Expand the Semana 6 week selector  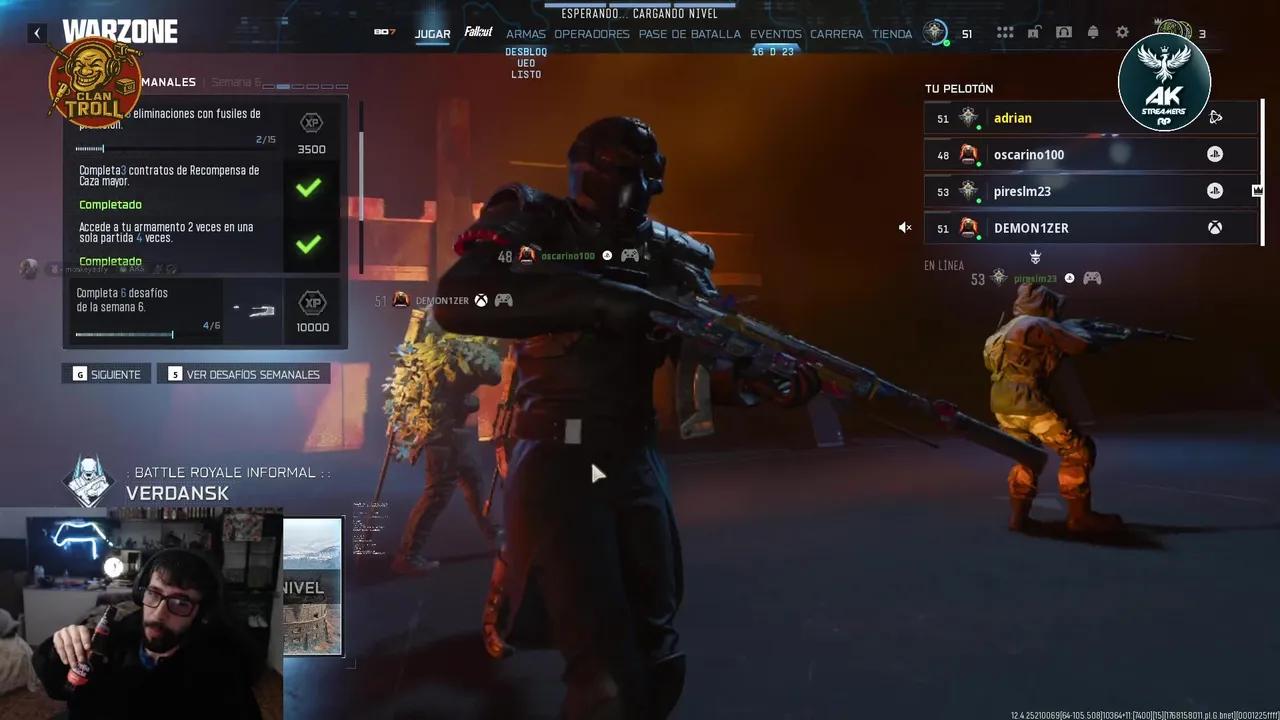point(240,82)
